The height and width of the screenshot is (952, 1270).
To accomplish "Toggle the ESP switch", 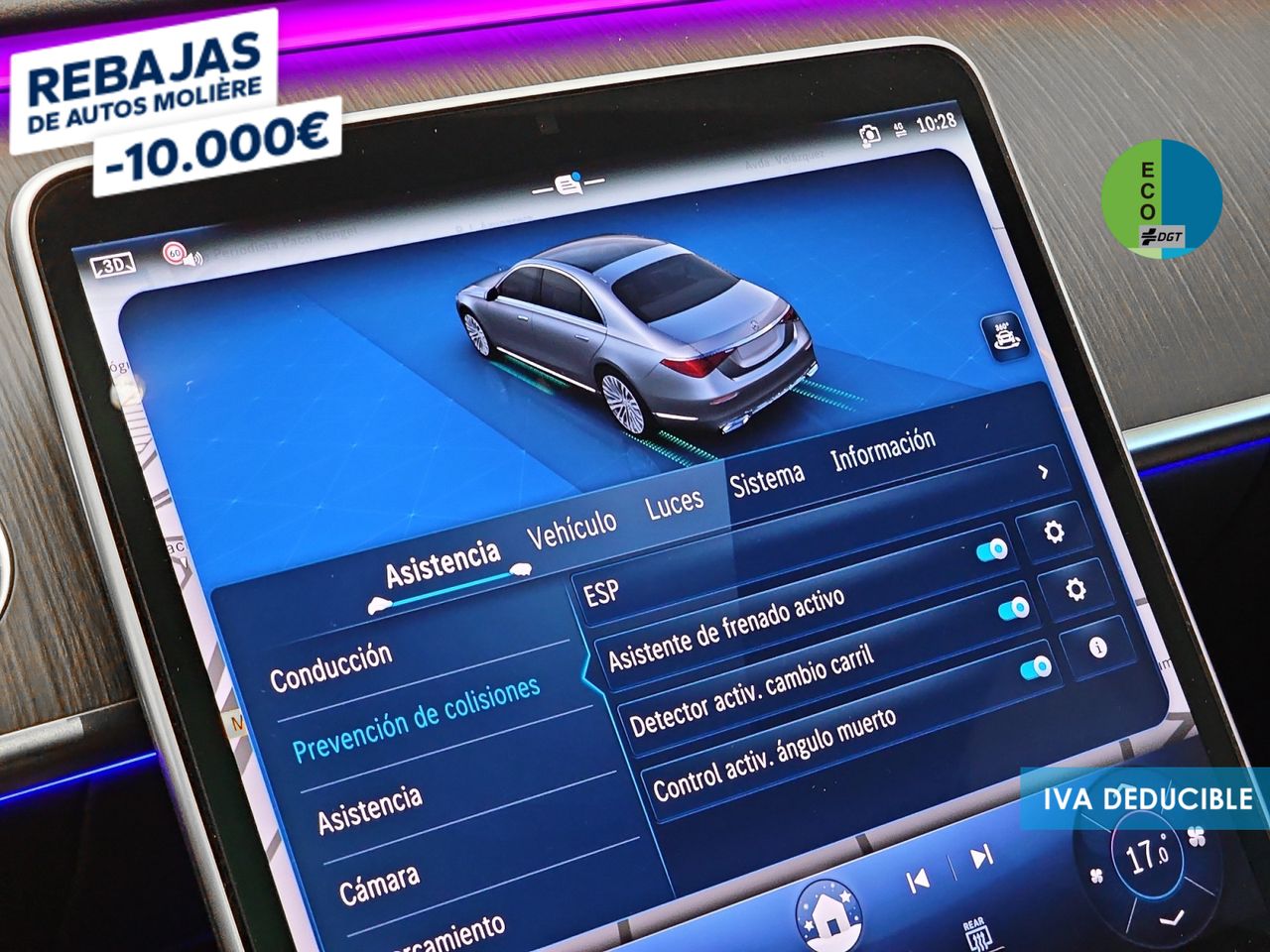I will (x=991, y=550).
